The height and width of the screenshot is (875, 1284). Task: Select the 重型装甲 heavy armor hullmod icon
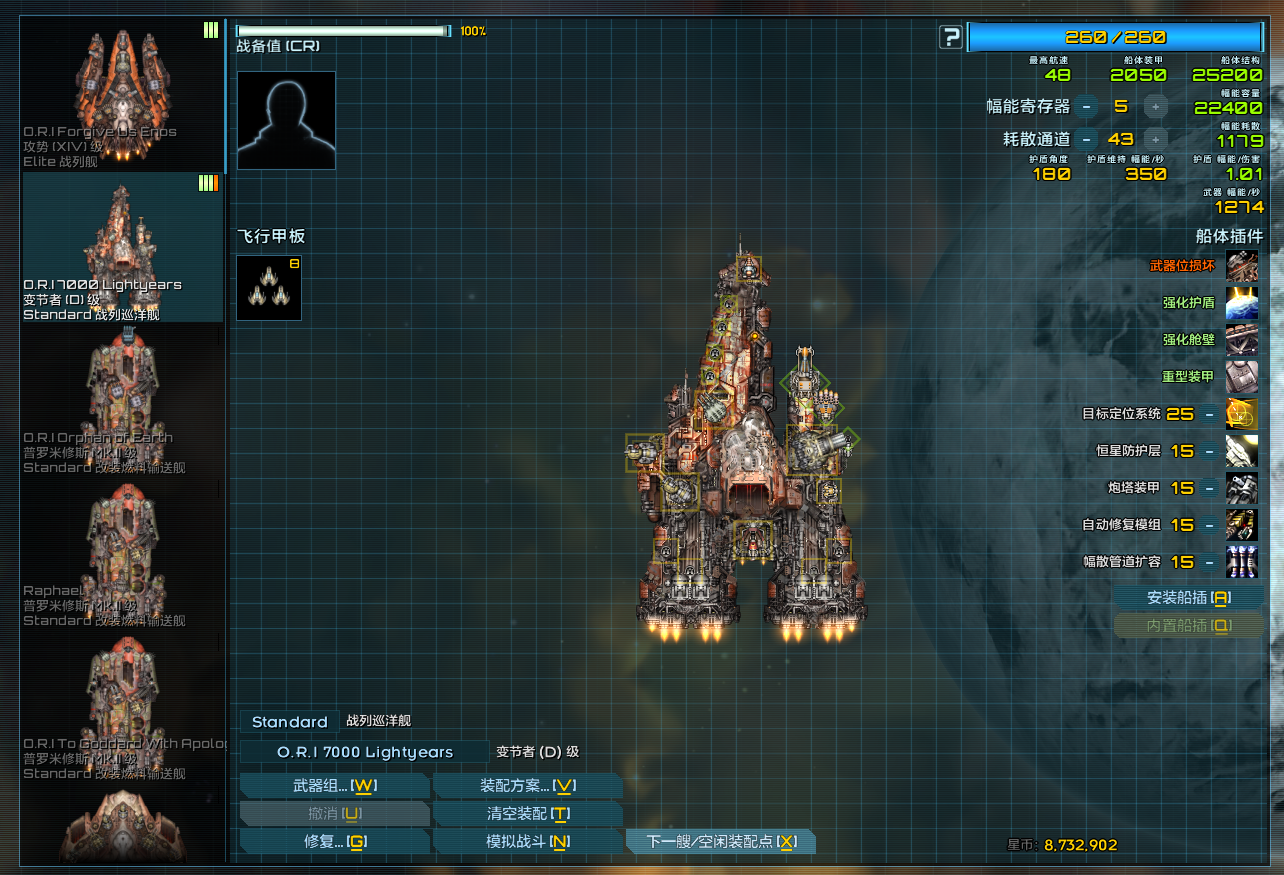1242,377
